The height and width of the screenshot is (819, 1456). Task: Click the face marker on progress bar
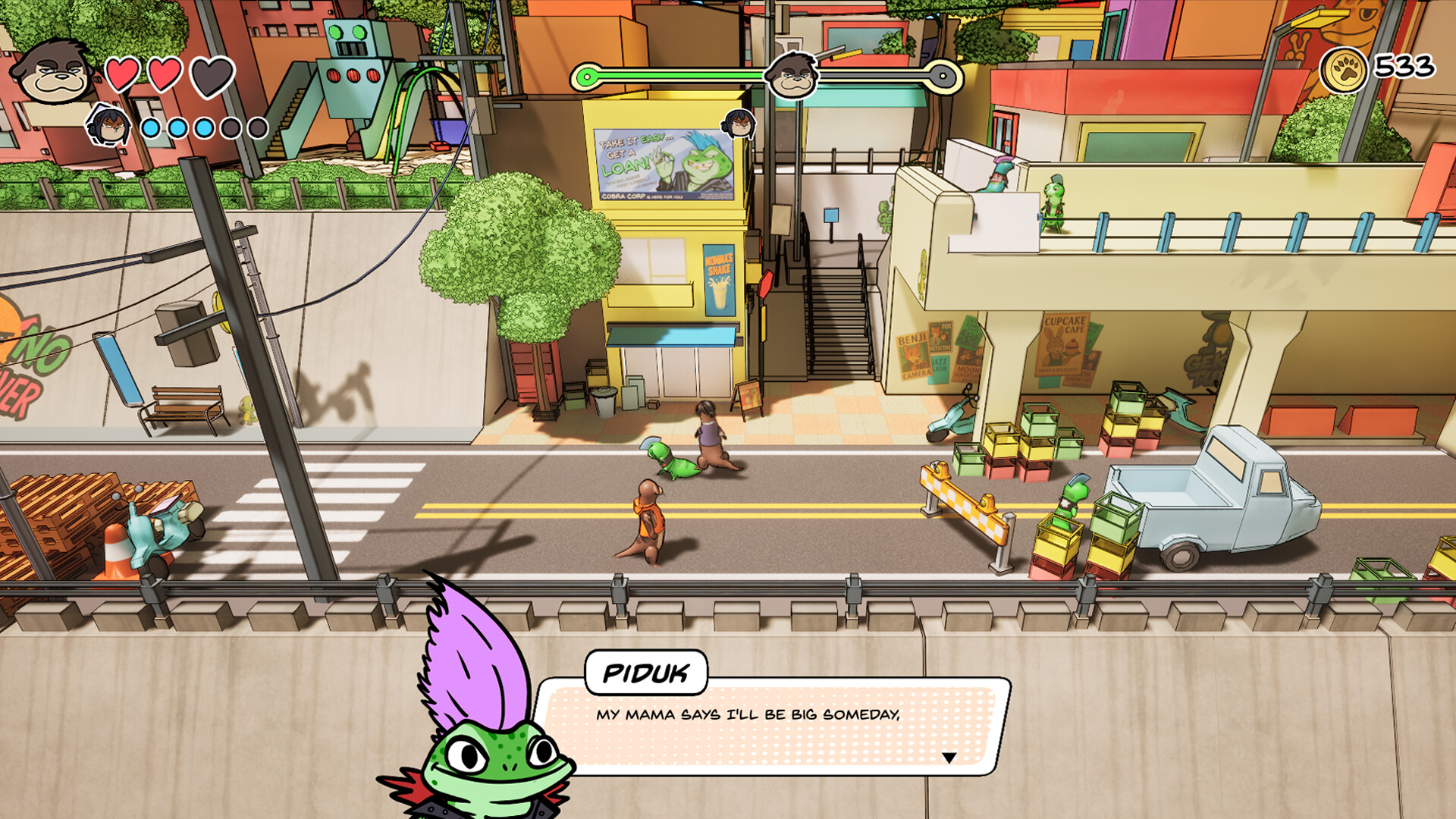pos(792,77)
